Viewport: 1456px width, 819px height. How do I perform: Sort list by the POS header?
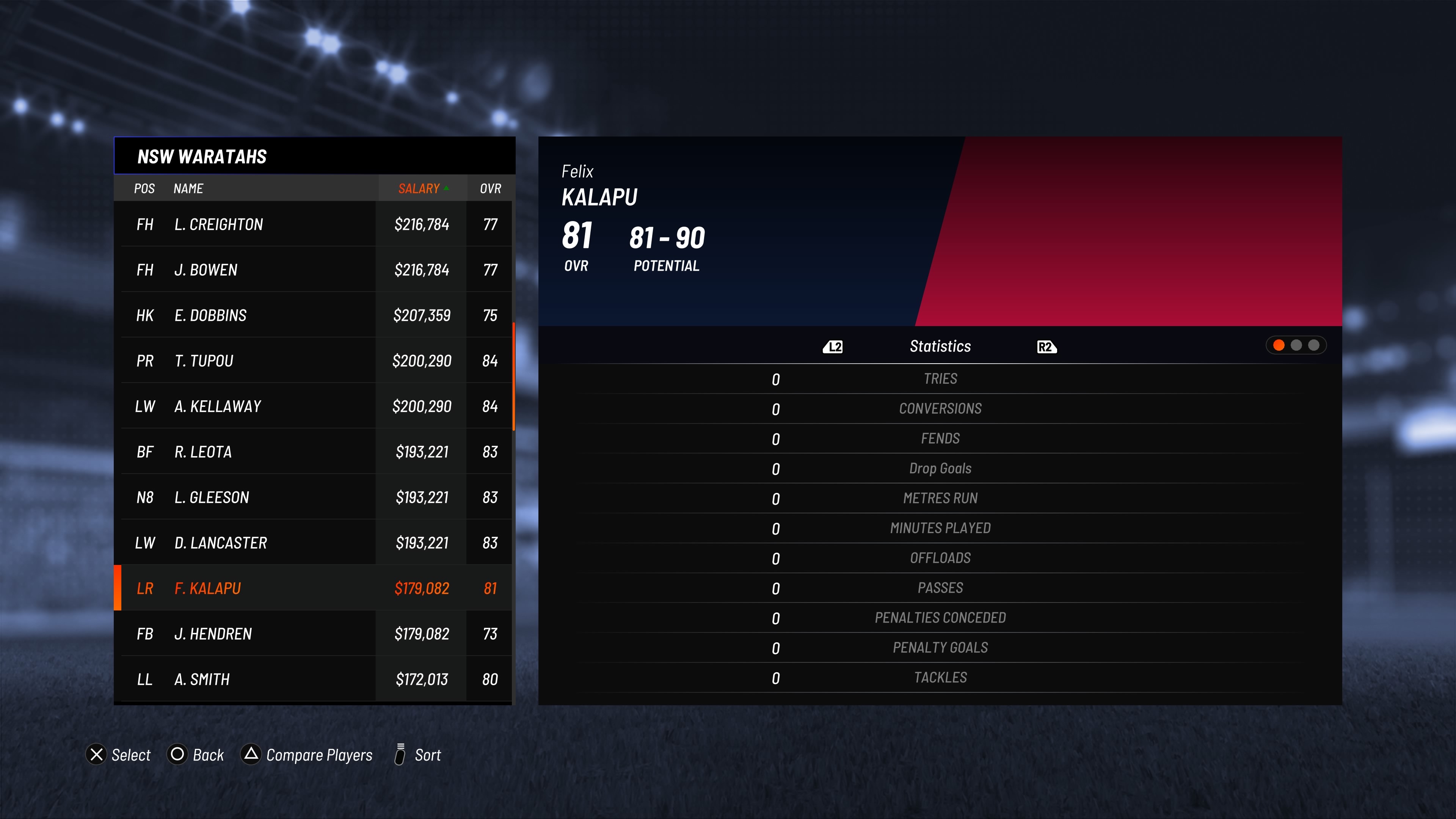pos(144,189)
